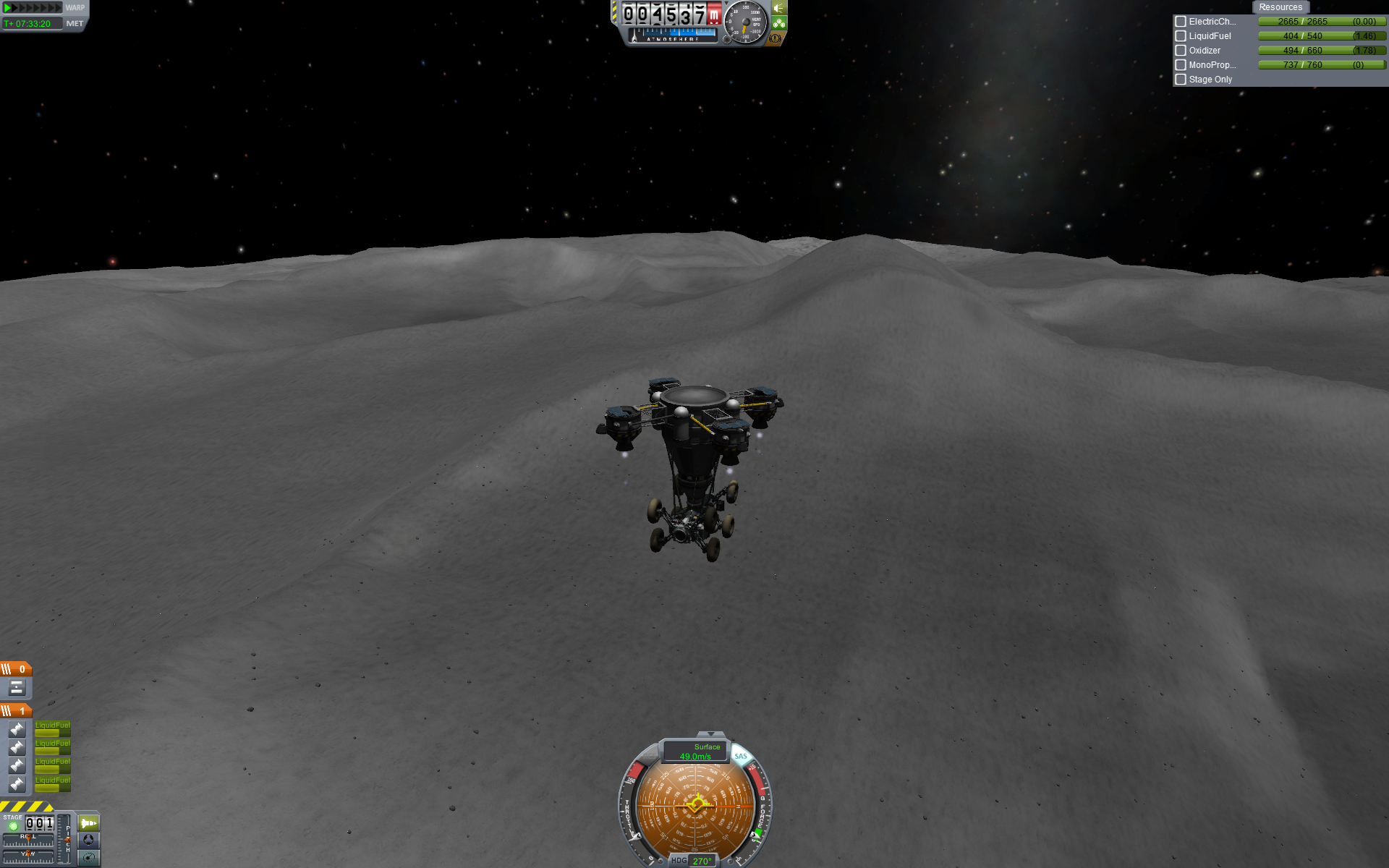This screenshot has height=868, width=1389.
Task: Click the time warp arrows
Action: (33, 8)
